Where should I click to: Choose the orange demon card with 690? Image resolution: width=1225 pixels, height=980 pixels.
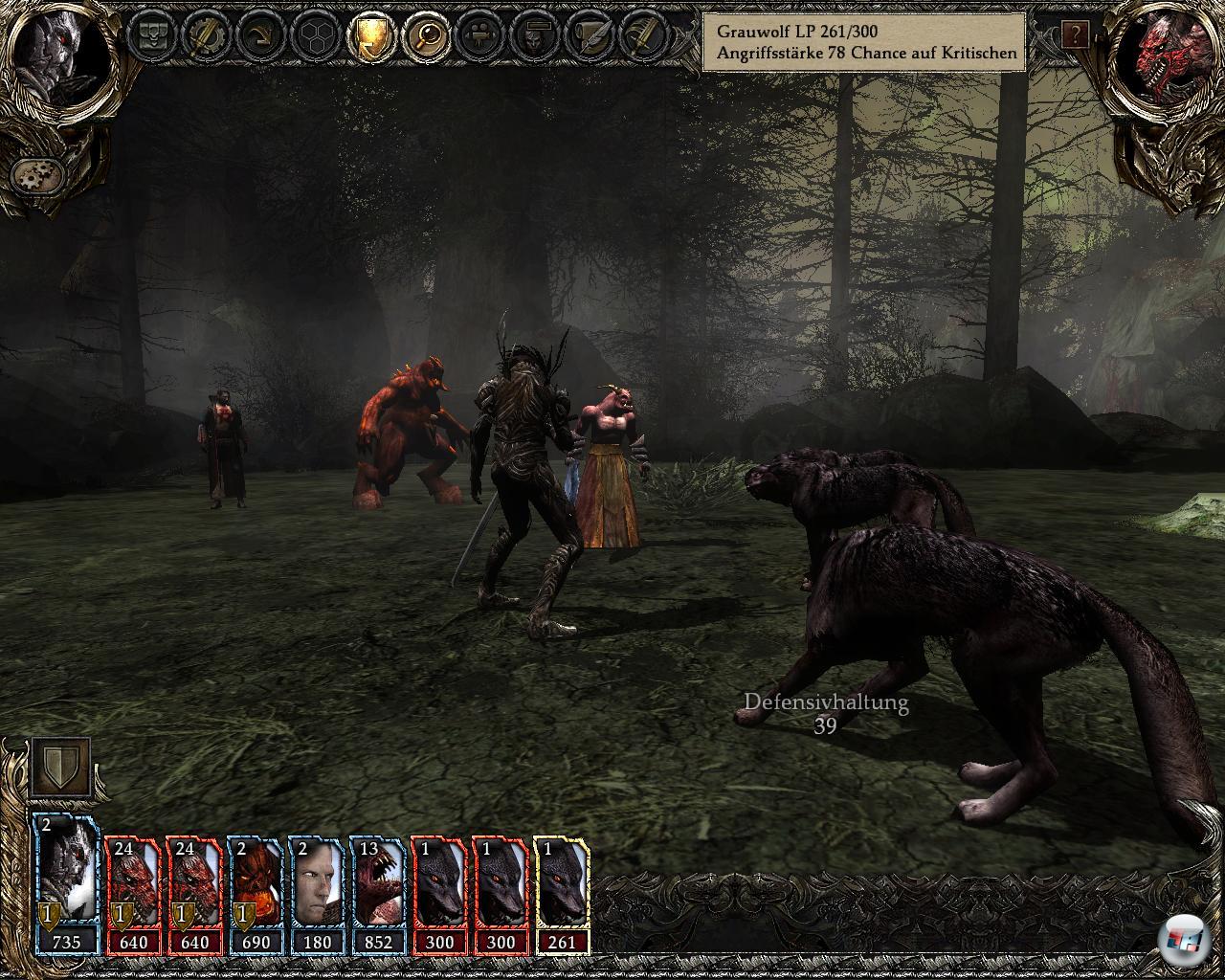coord(256,884)
